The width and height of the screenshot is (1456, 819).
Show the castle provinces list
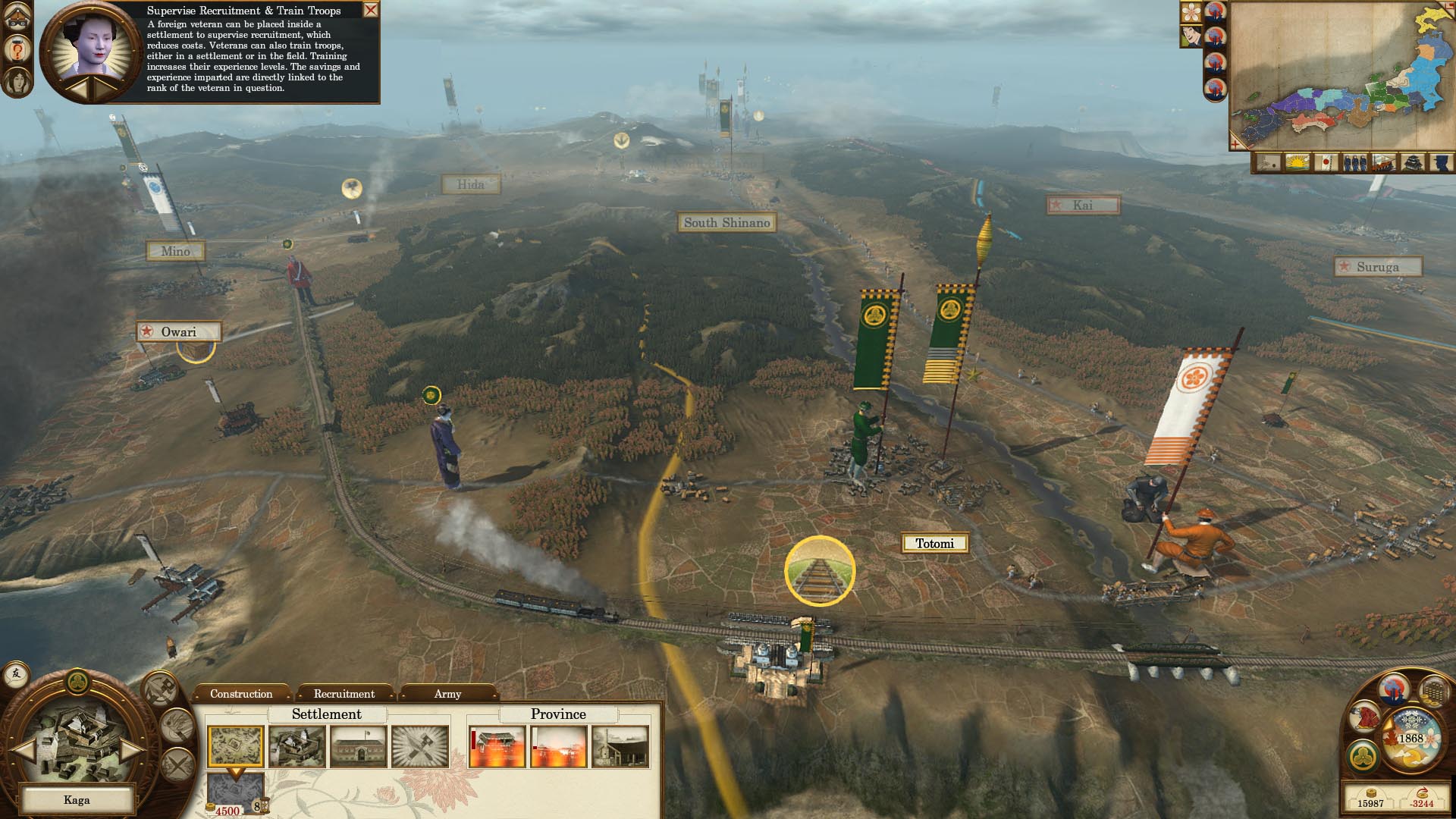tap(1412, 162)
